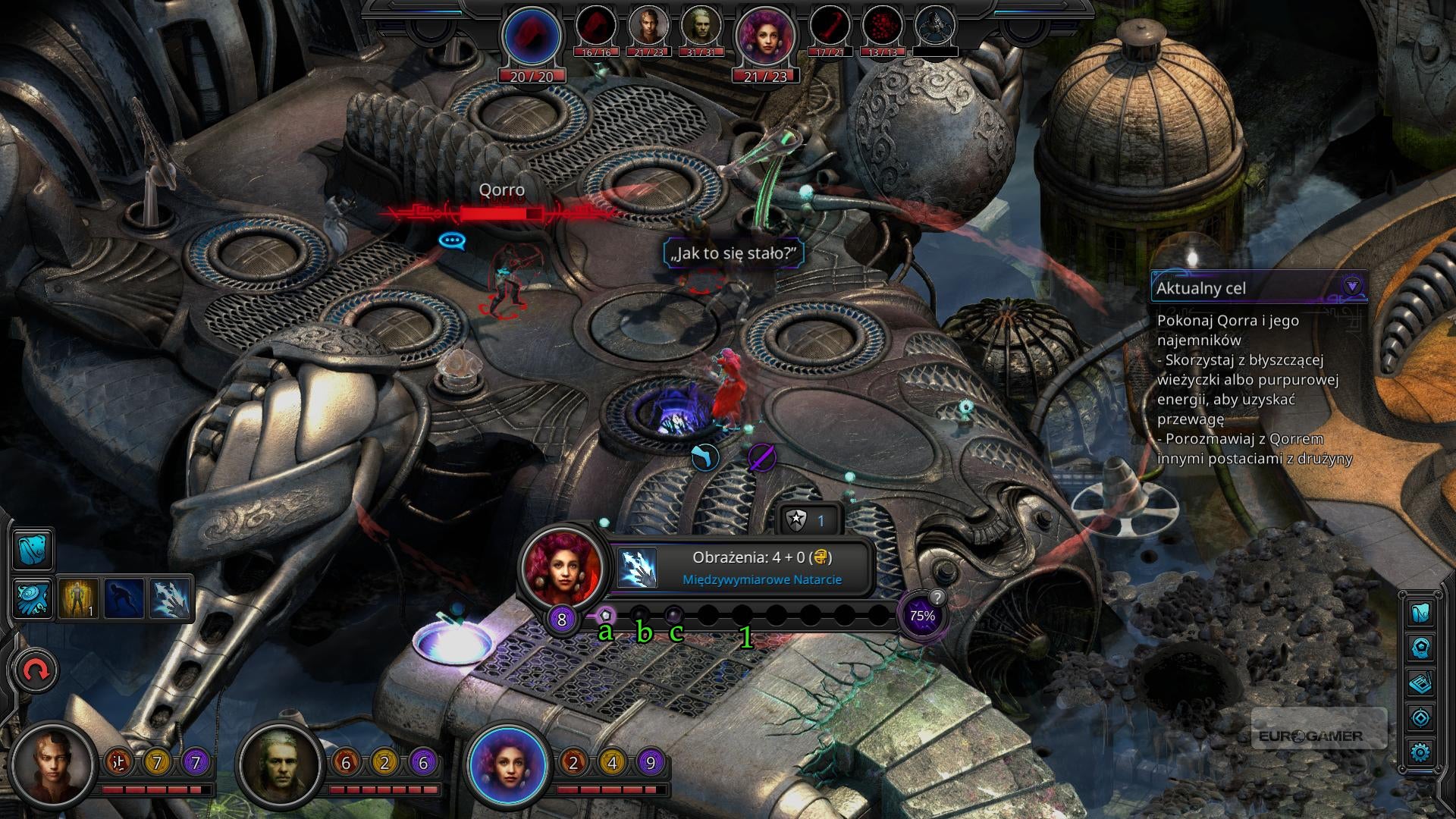Click the question mark help on 75% gauge
The image size is (1456, 819).
[x=937, y=598]
